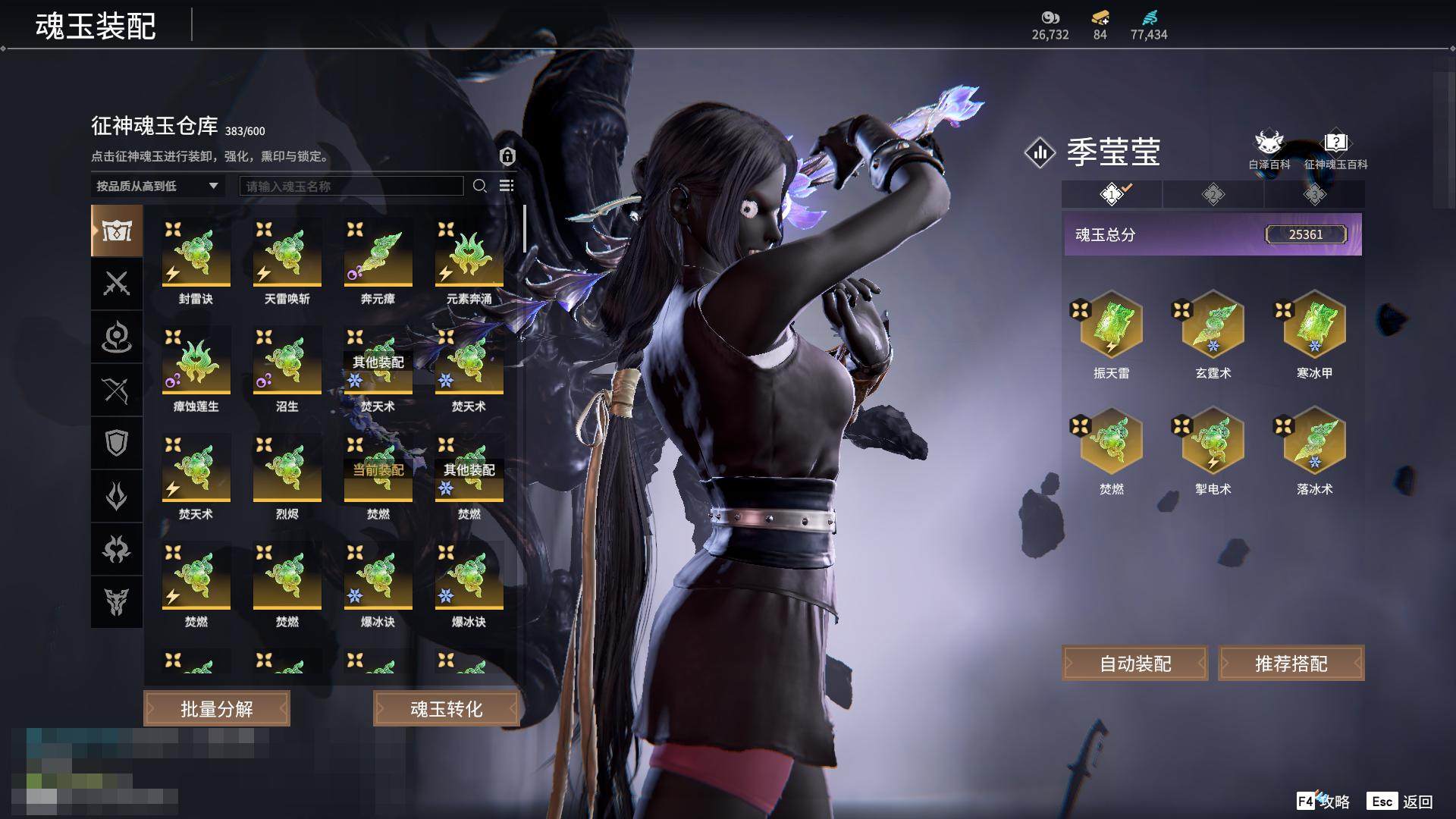1456x819 pixels.
Task: Click the magnifier search icon
Action: 479,186
